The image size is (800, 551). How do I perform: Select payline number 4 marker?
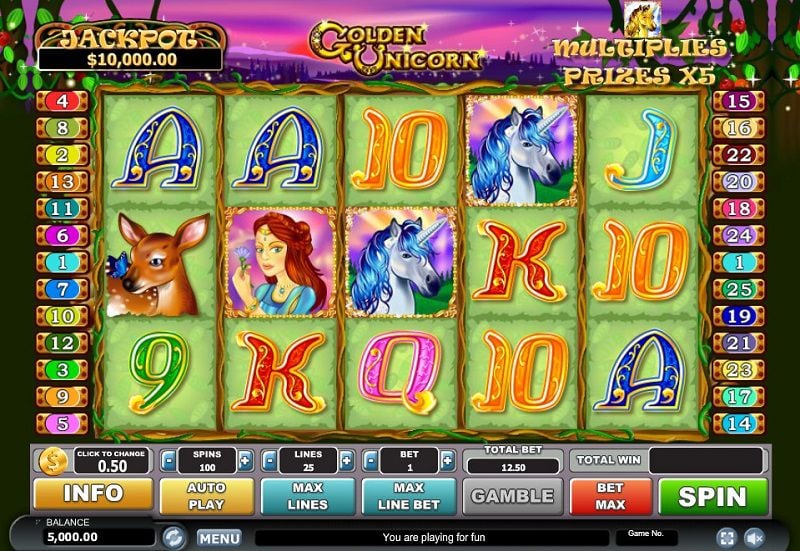62,101
